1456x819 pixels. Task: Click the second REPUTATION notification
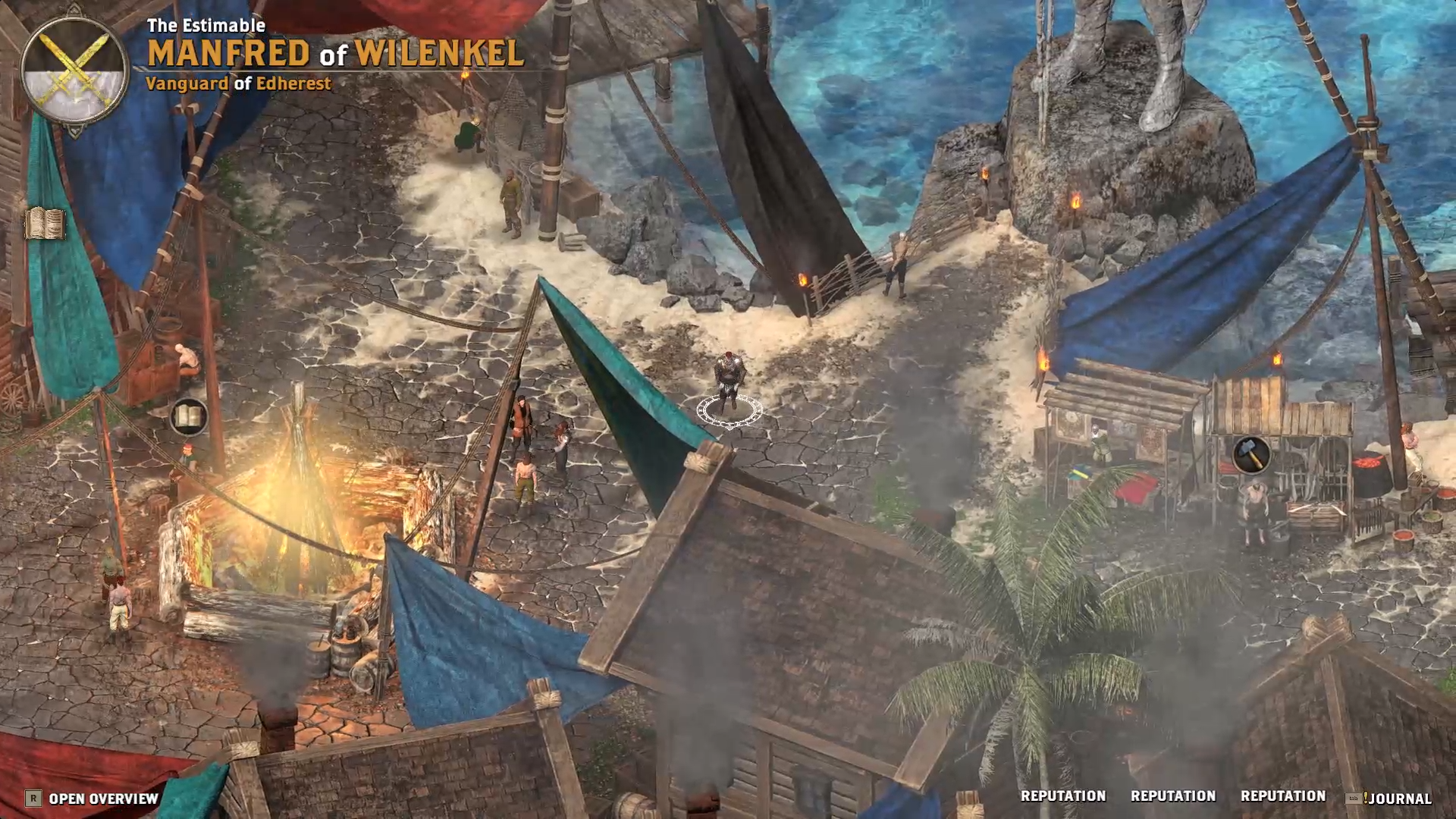pyautogui.click(x=1172, y=796)
